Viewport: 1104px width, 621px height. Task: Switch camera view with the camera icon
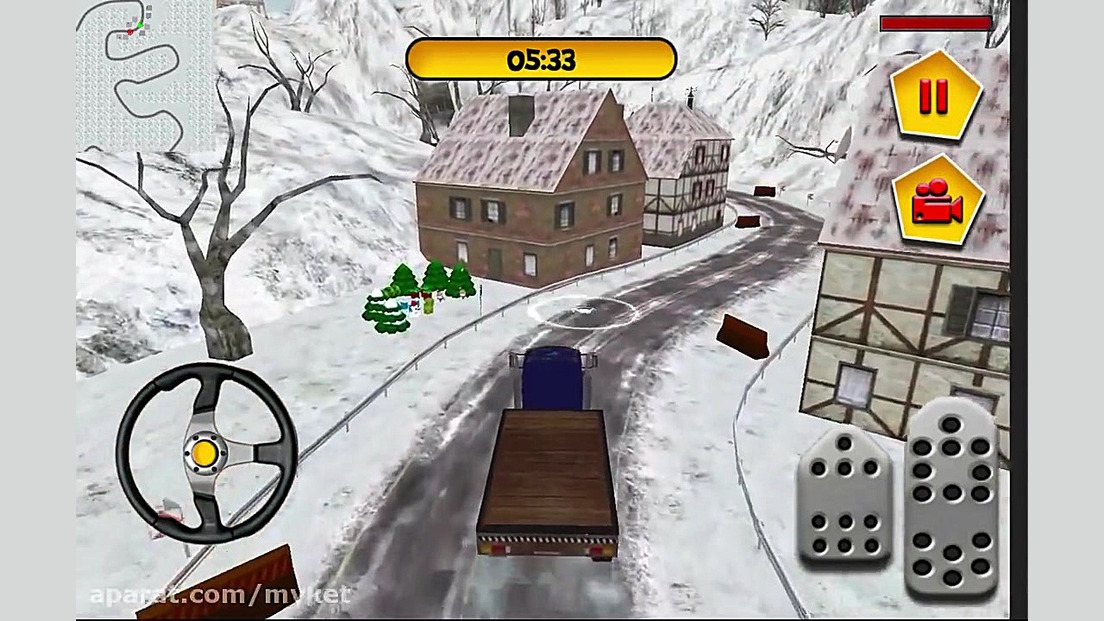[936, 202]
